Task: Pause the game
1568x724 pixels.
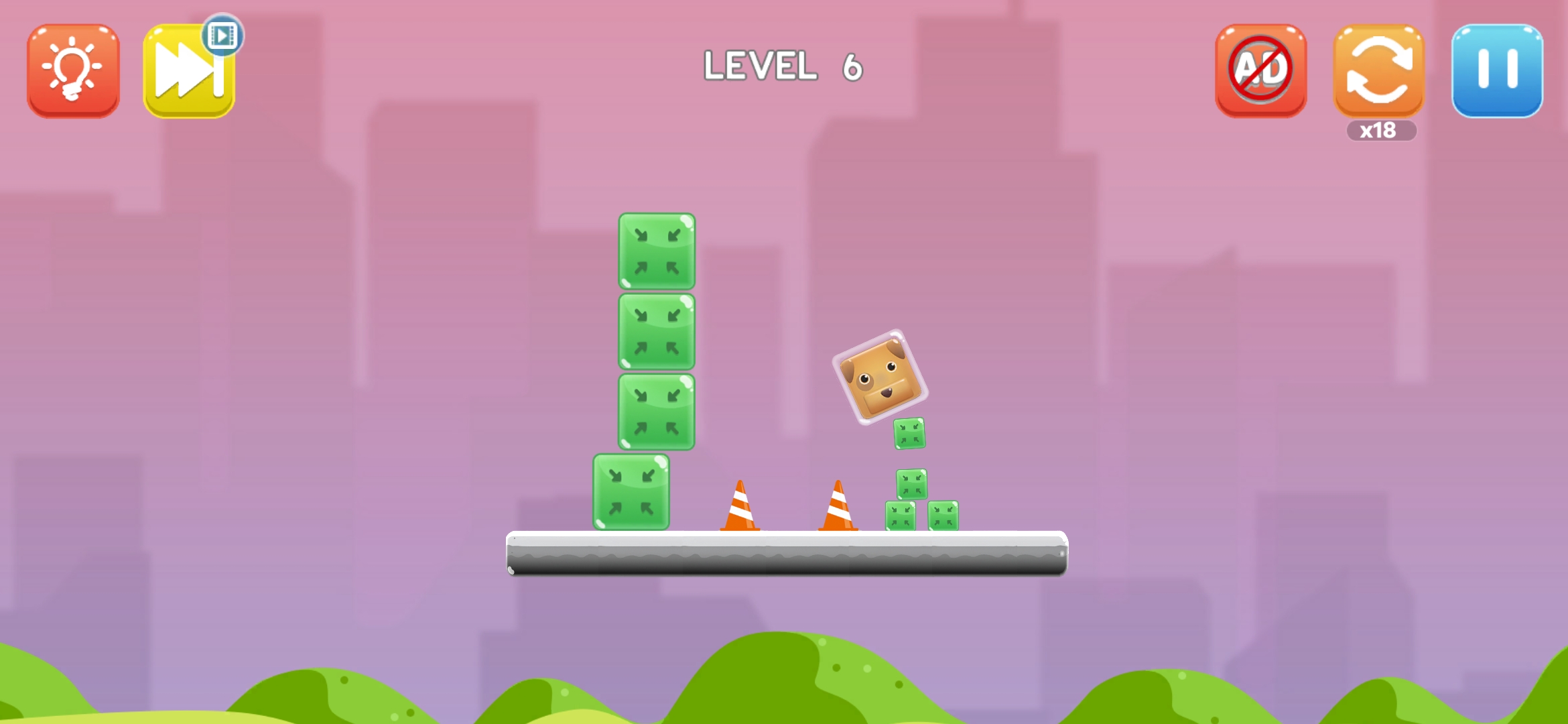Action: coord(1497,70)
